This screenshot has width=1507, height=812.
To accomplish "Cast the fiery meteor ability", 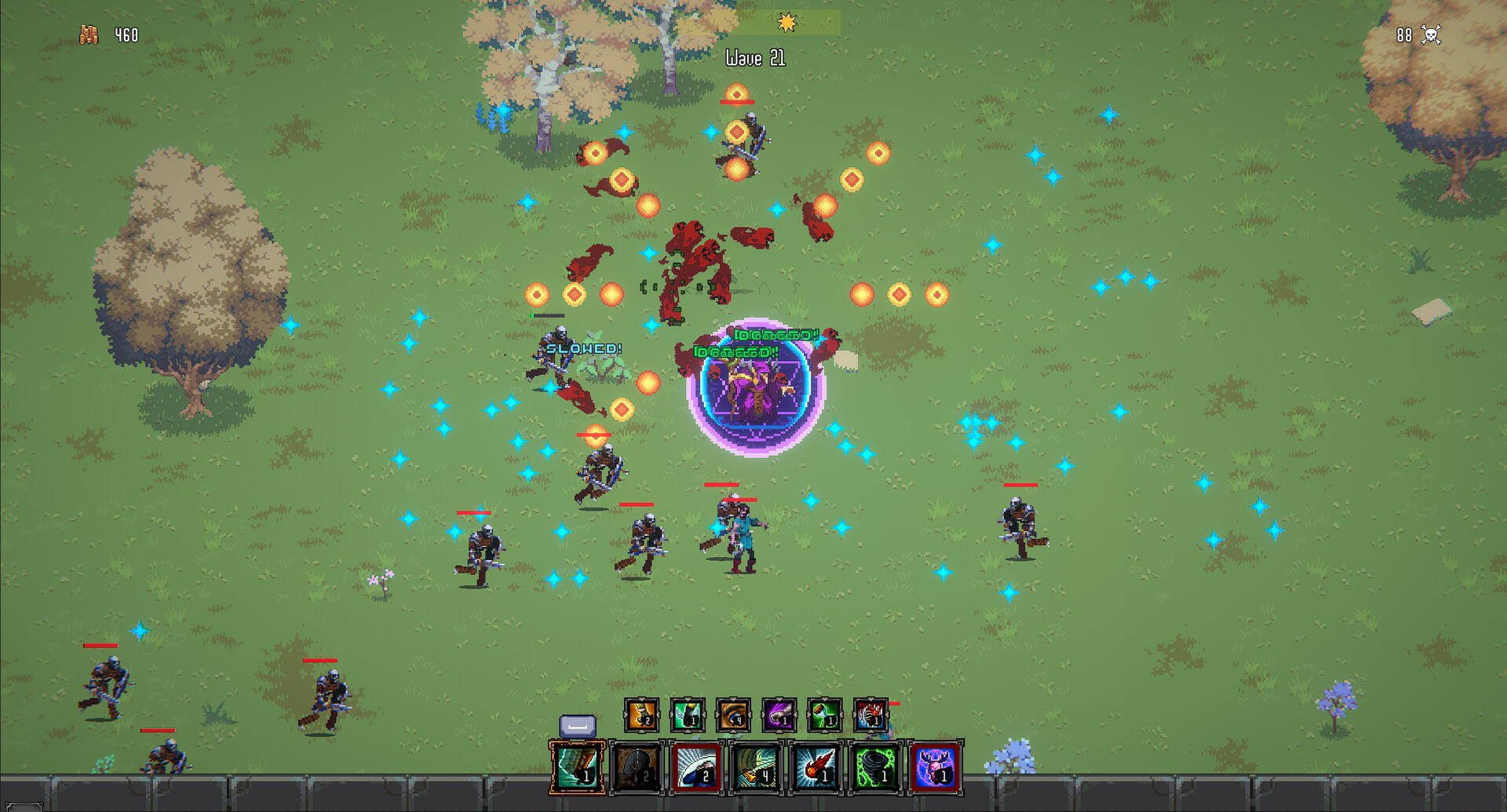I will pyautogui.click(x=816, y=766).
